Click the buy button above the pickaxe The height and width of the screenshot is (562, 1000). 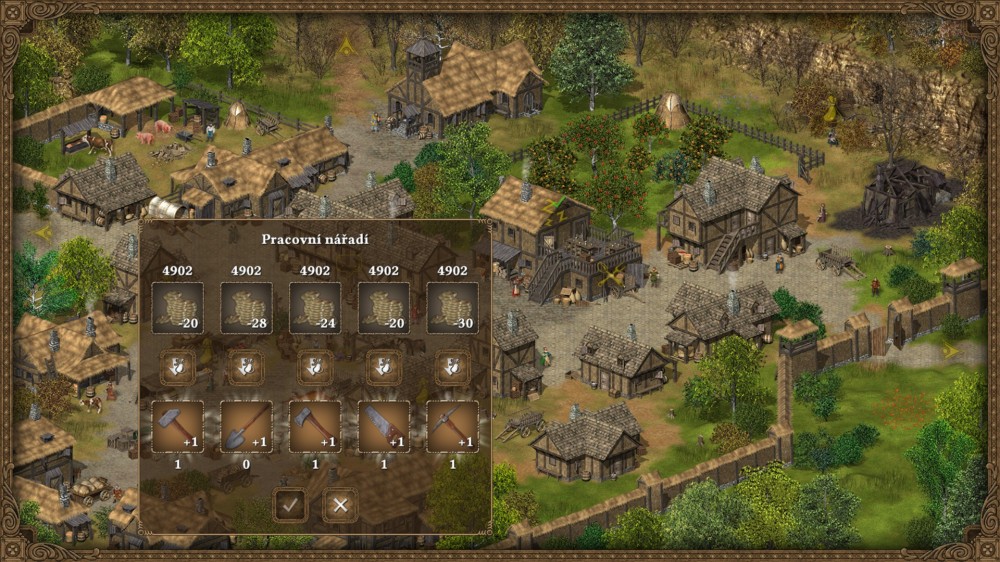coord(452,368)
